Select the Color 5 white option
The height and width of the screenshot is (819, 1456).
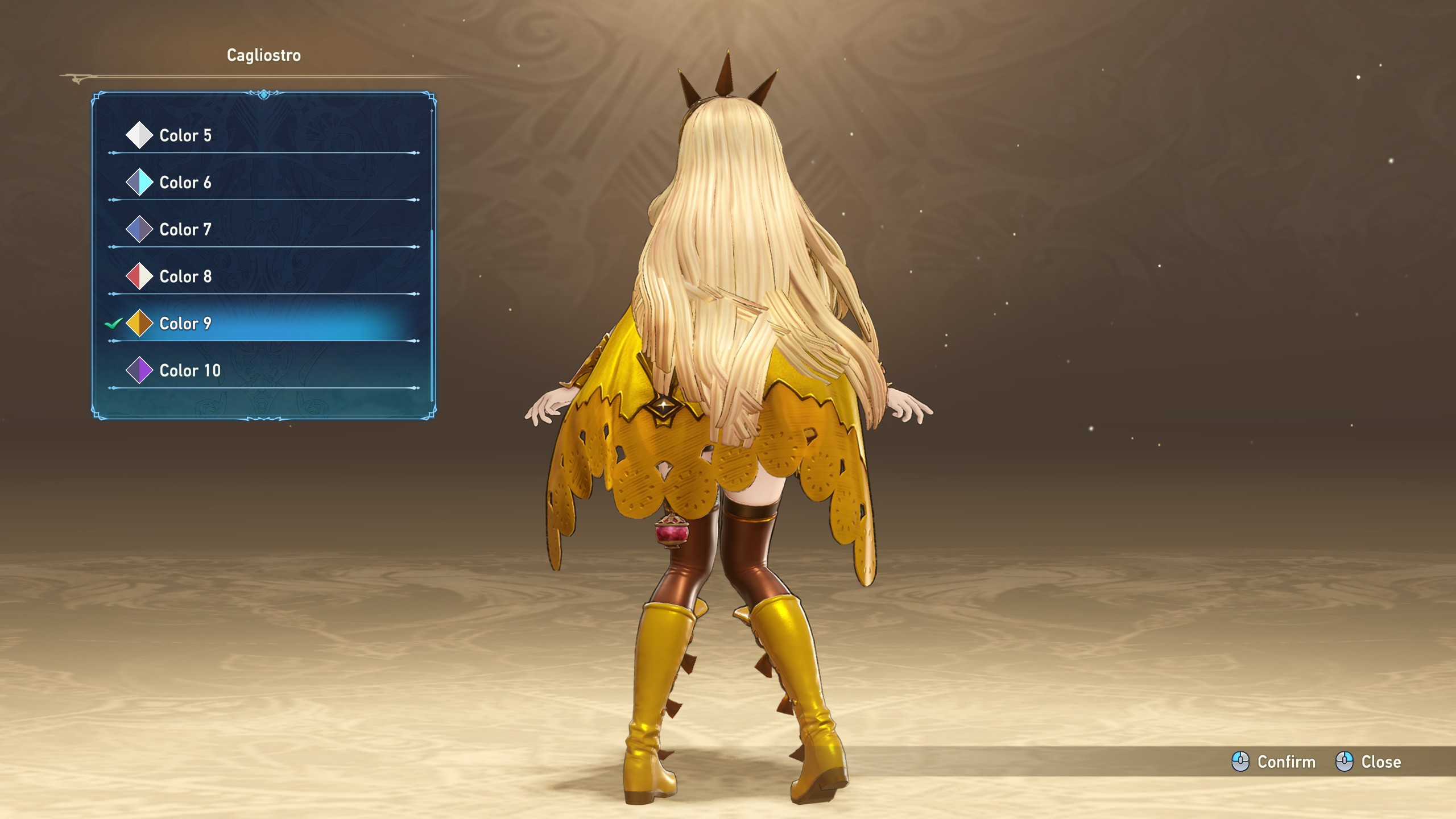[x=185, y=135]
